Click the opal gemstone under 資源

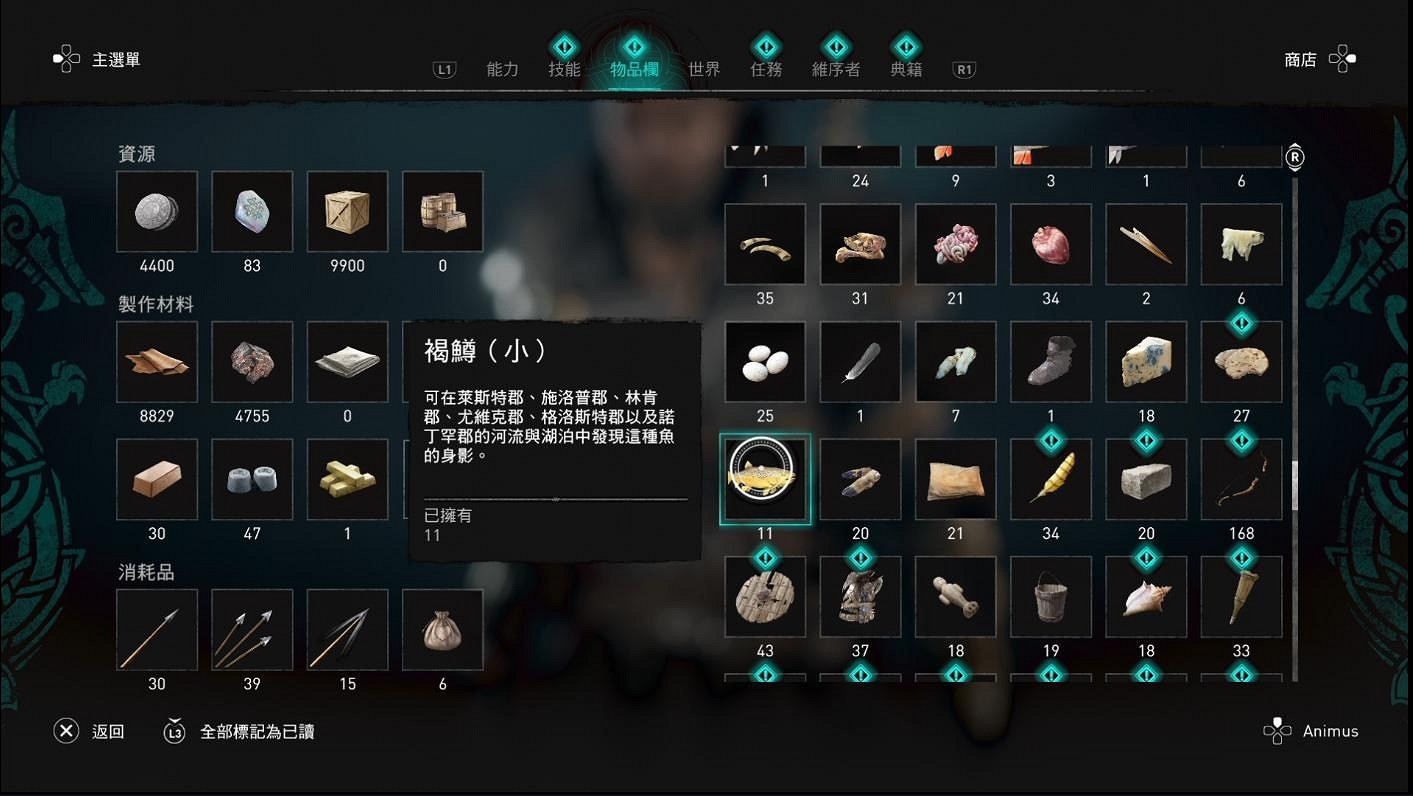click(x=251, y=211)
